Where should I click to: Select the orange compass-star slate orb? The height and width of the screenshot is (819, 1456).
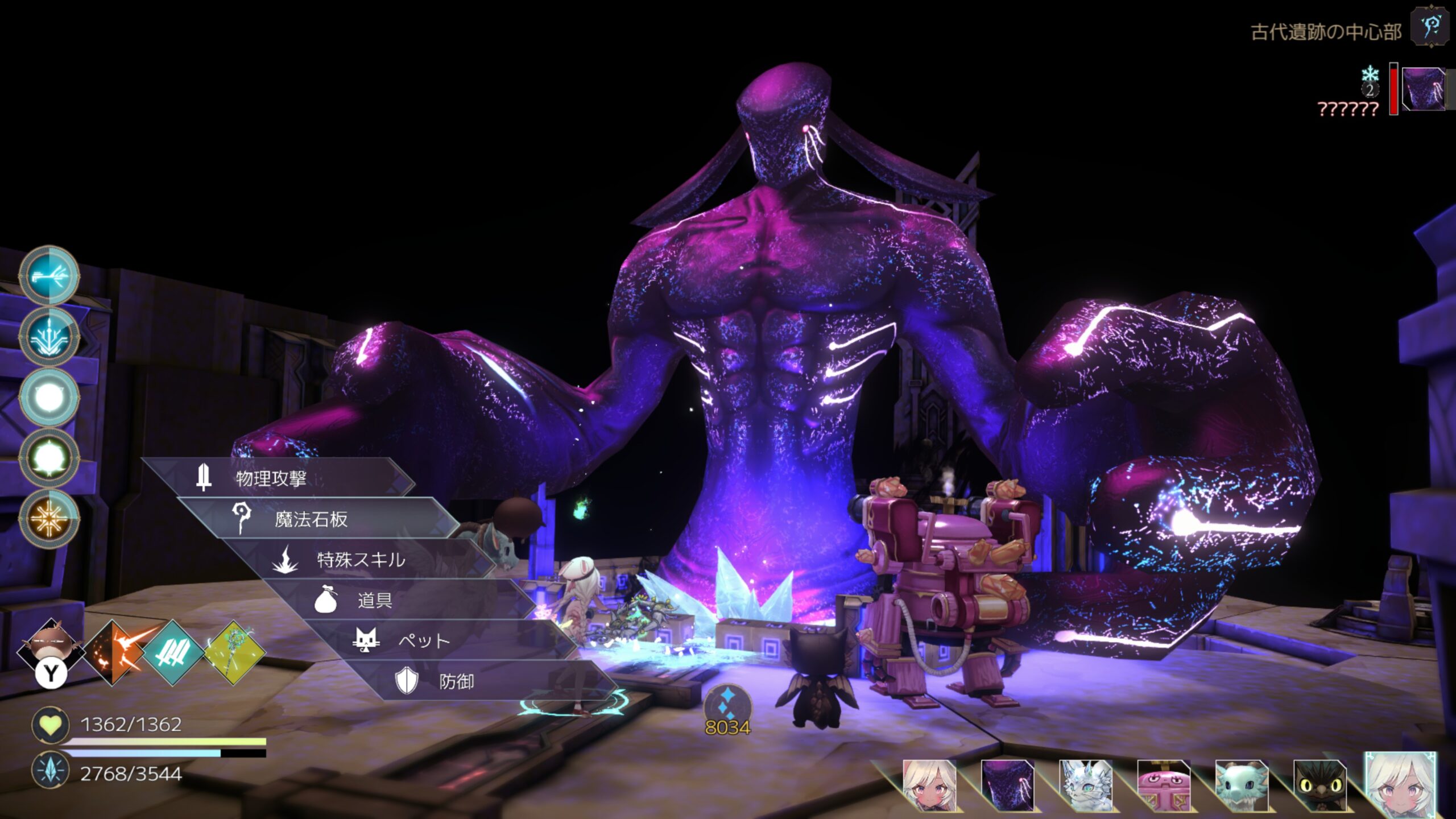click(x=49, y=518)
